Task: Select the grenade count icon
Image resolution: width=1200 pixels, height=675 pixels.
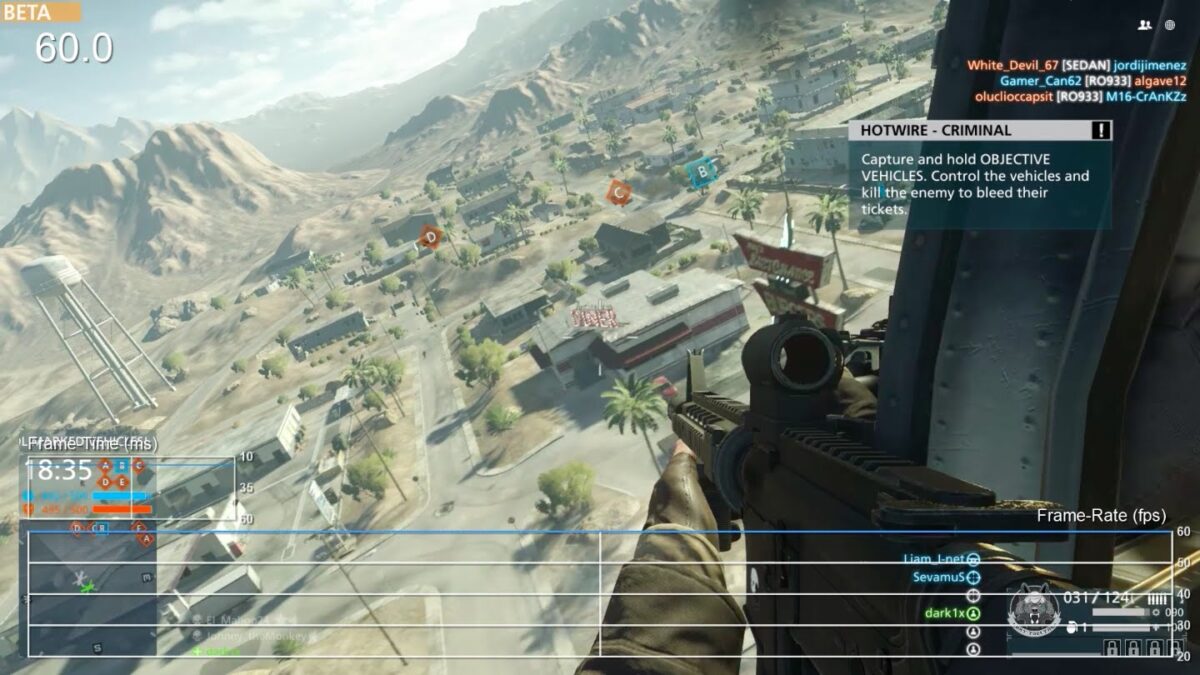Action: pos(1072,628)
